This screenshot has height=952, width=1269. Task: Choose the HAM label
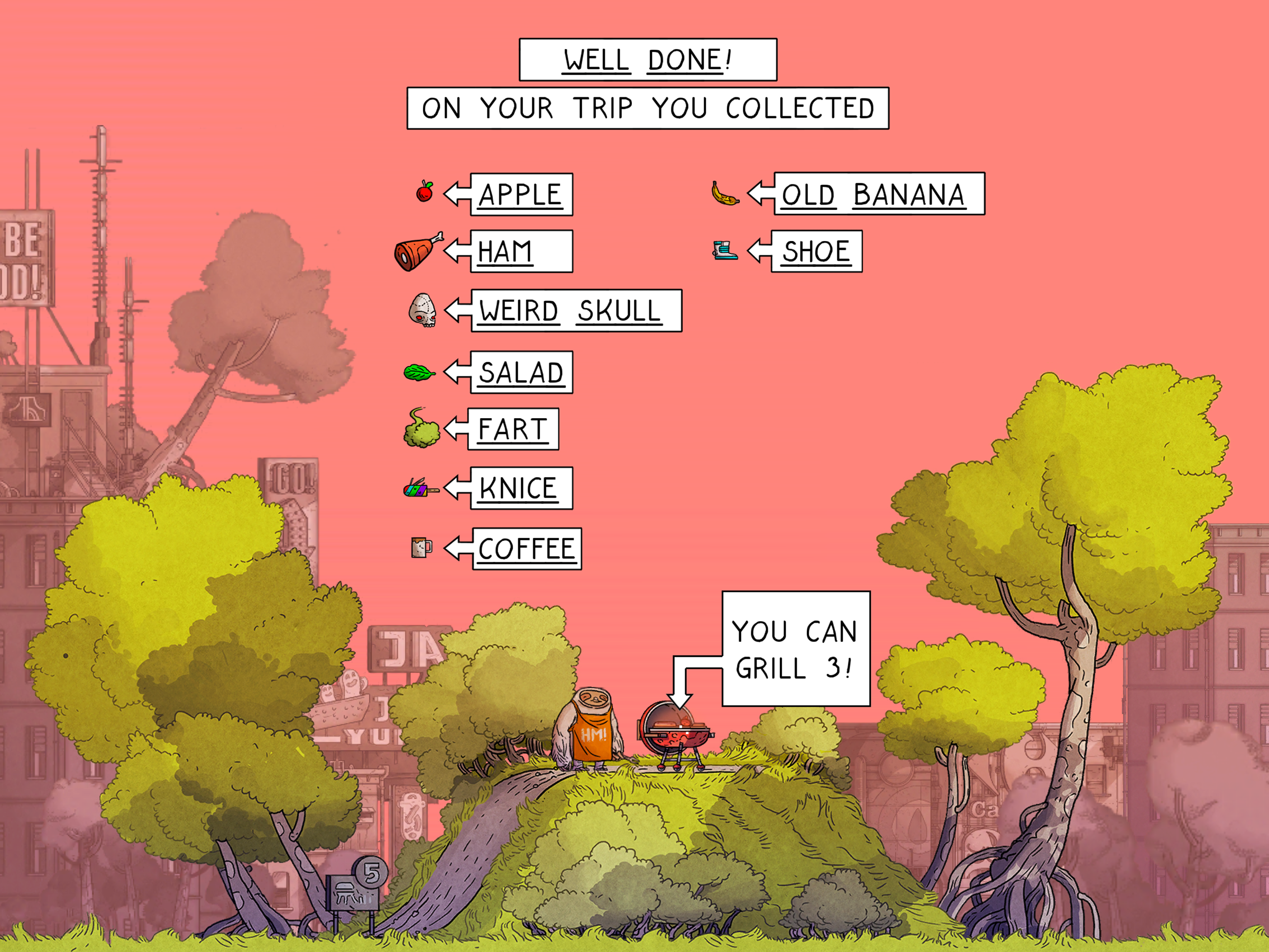(520, 251)
